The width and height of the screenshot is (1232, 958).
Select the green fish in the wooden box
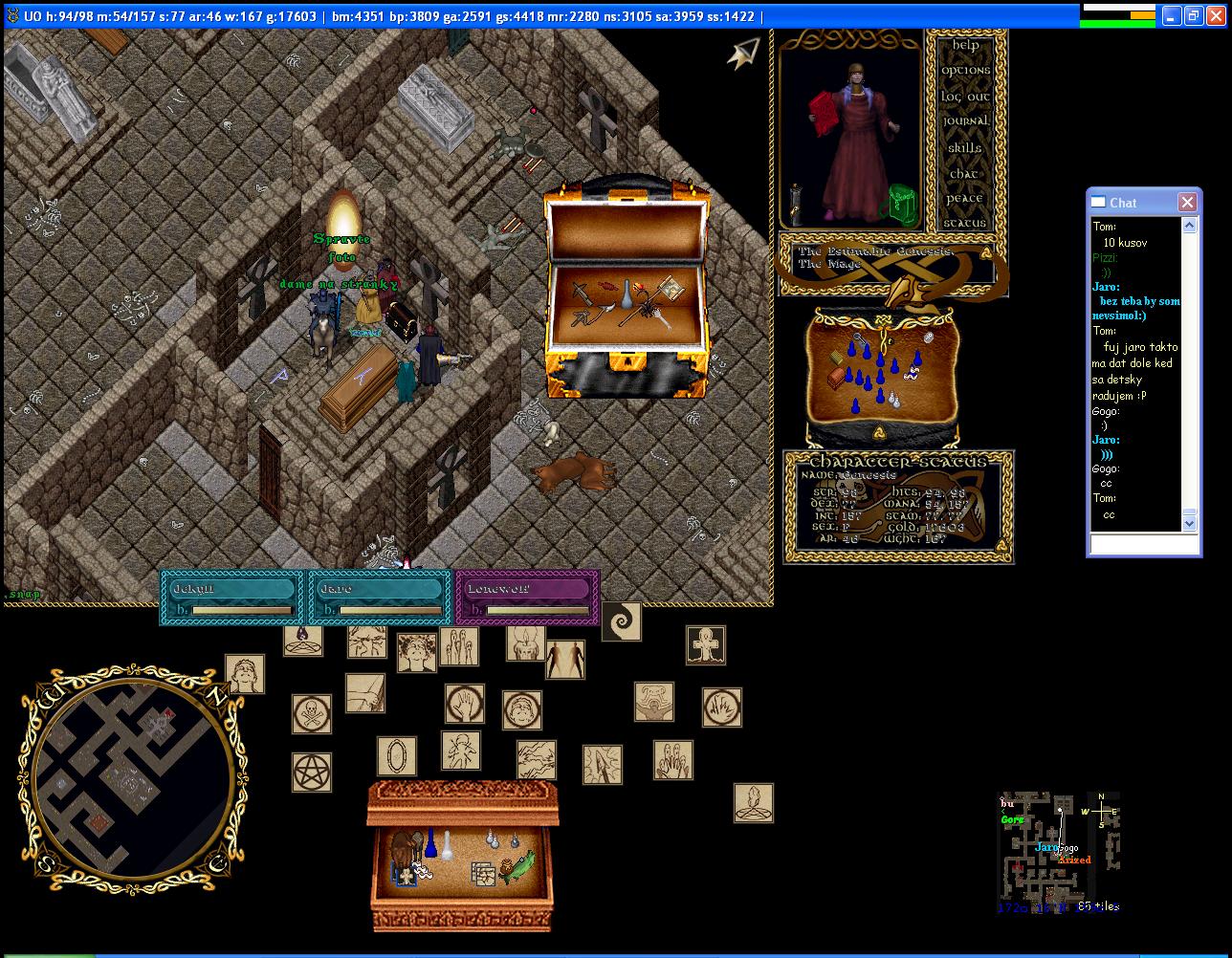517,867
